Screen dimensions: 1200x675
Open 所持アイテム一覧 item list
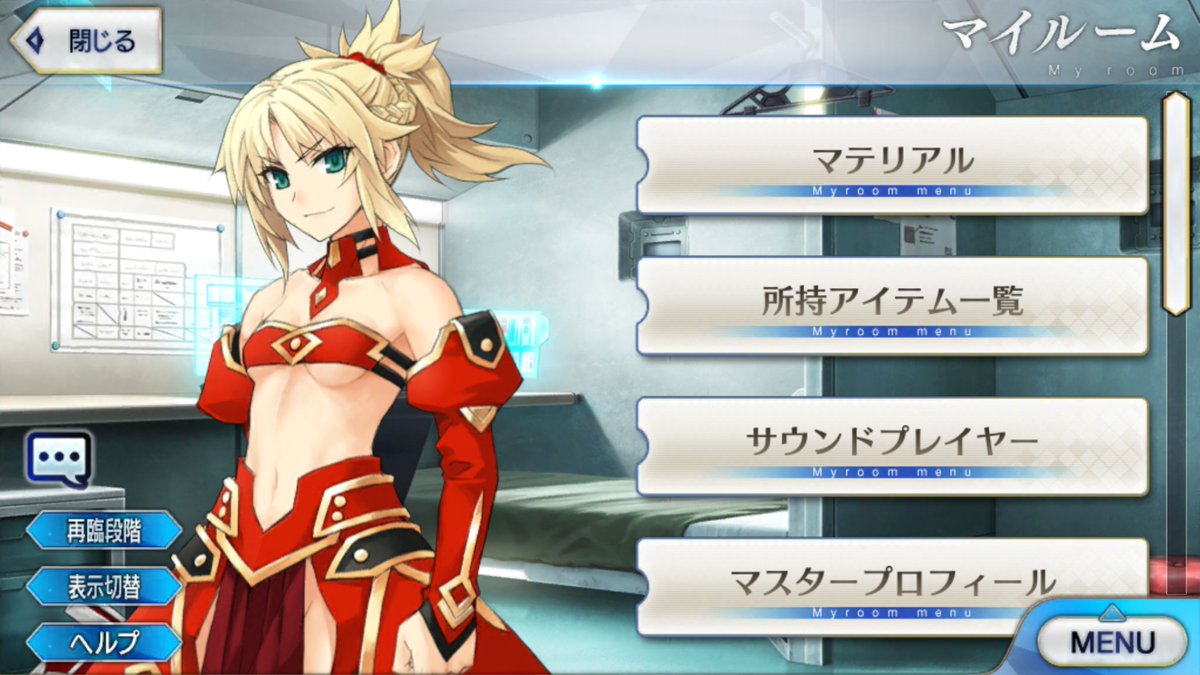[891, 305]
